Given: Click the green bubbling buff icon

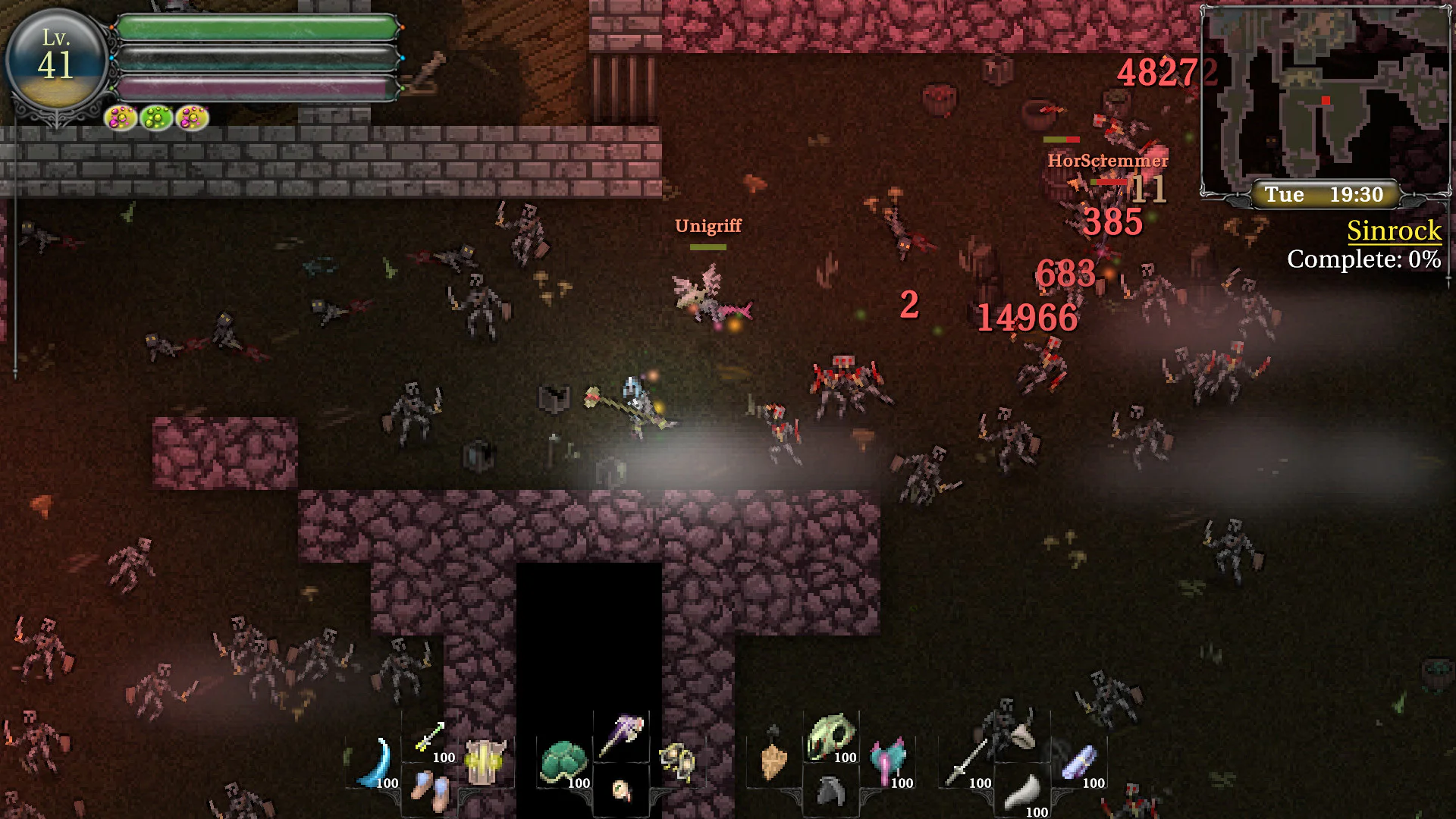Looking at the screenshot, I should [x=156, y=118].
